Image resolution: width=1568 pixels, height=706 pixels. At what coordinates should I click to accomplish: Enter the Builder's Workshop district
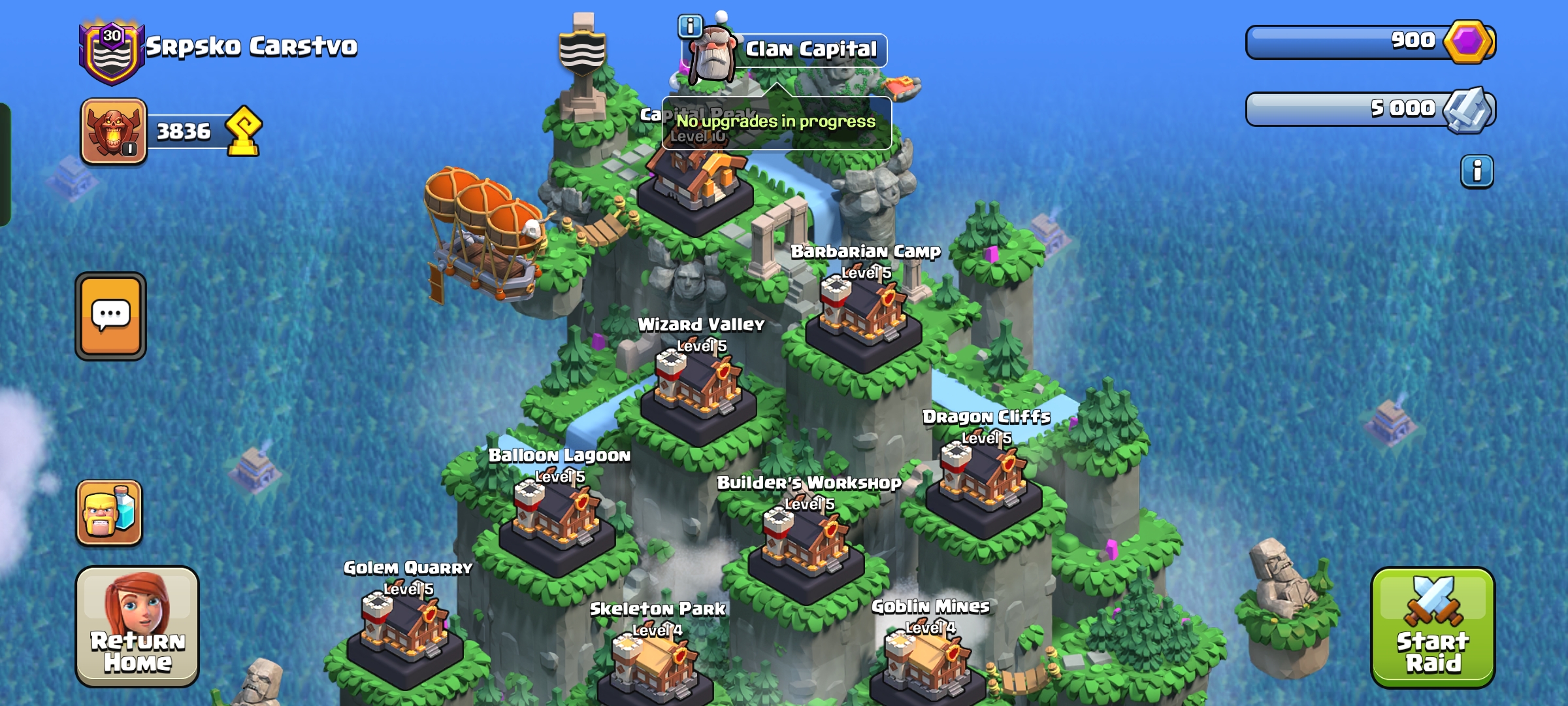[806, 548]
